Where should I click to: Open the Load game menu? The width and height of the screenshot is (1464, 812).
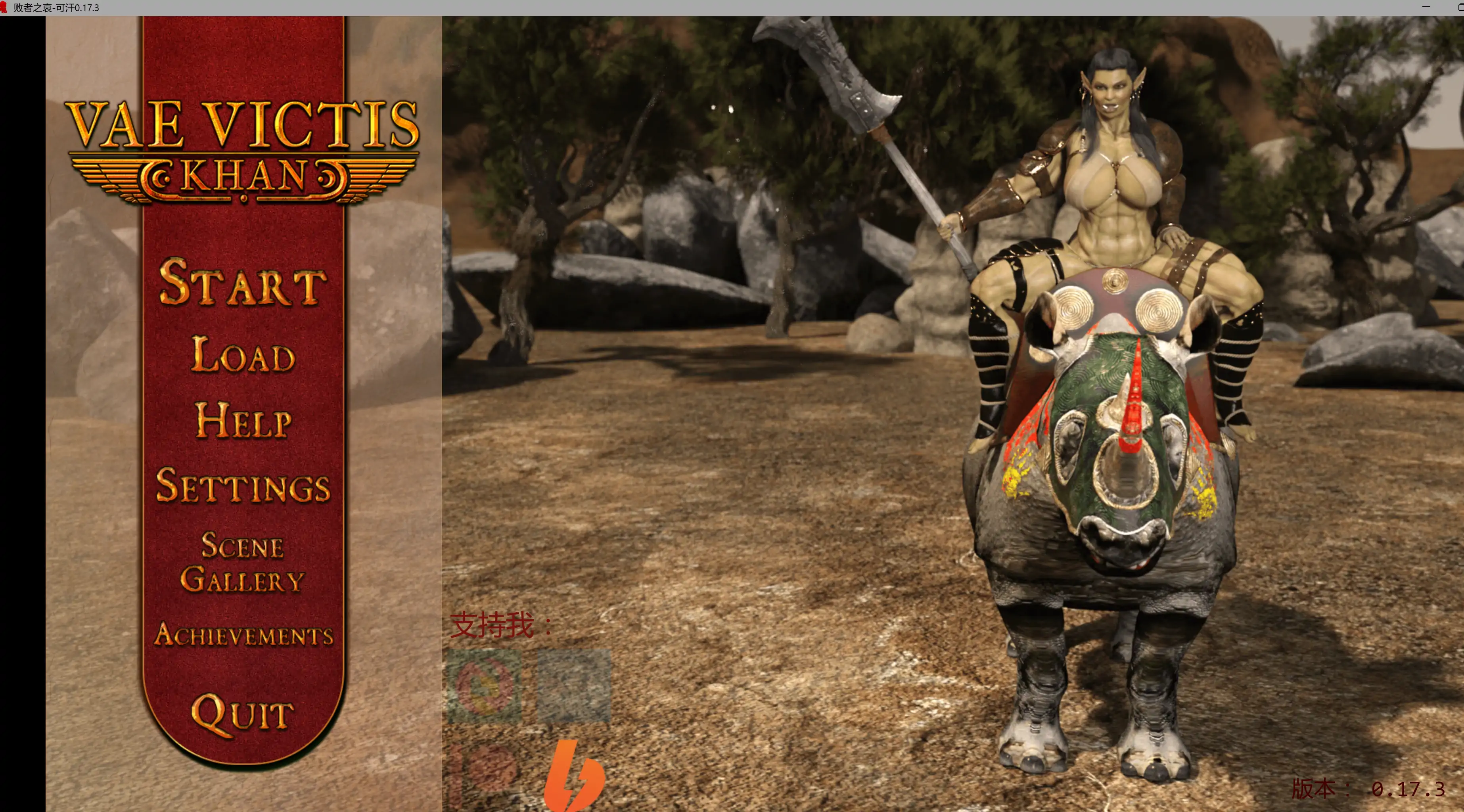(x=243, y=354)
